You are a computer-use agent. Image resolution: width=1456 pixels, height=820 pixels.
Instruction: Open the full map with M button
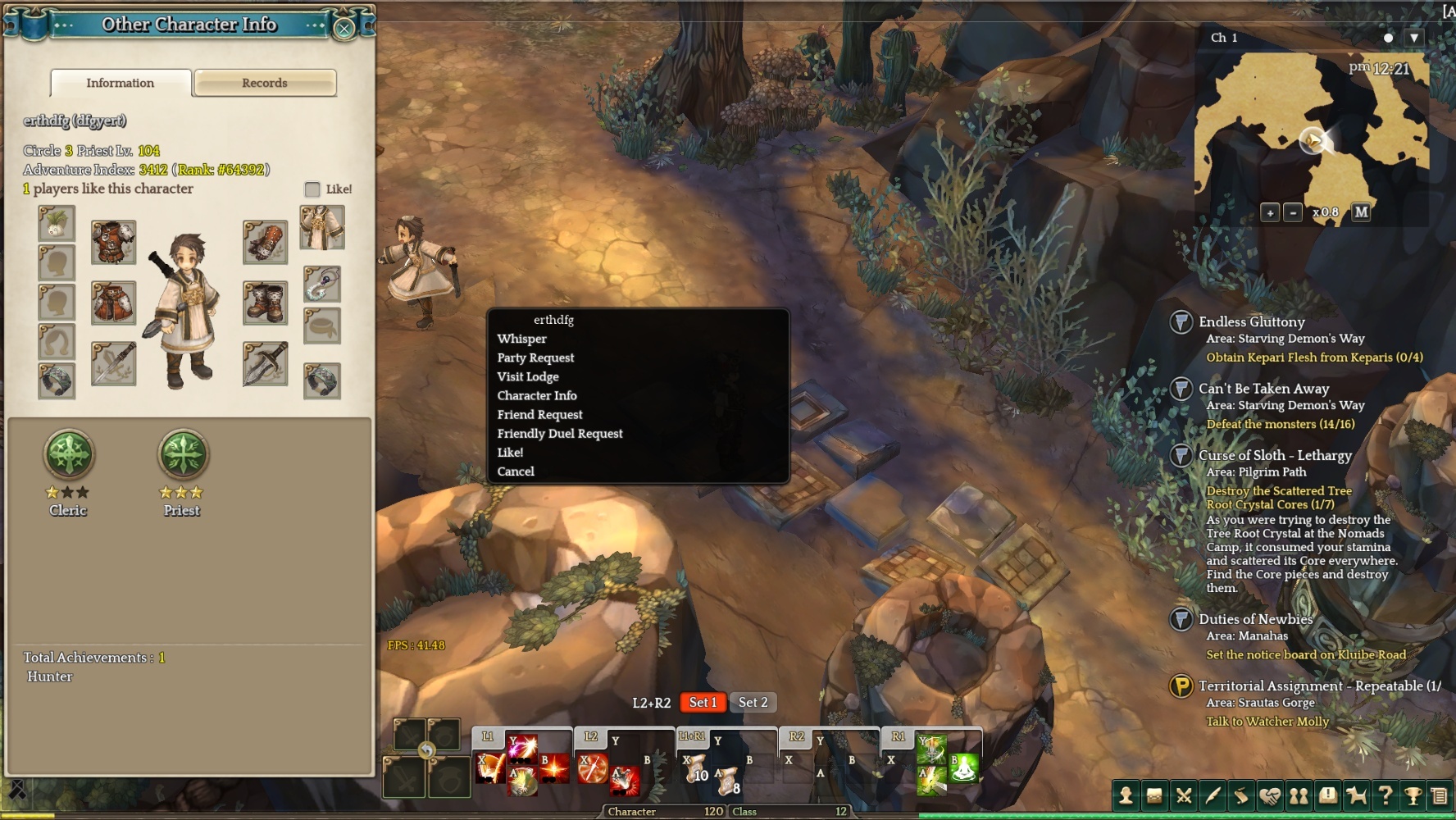click(1362, 212)
